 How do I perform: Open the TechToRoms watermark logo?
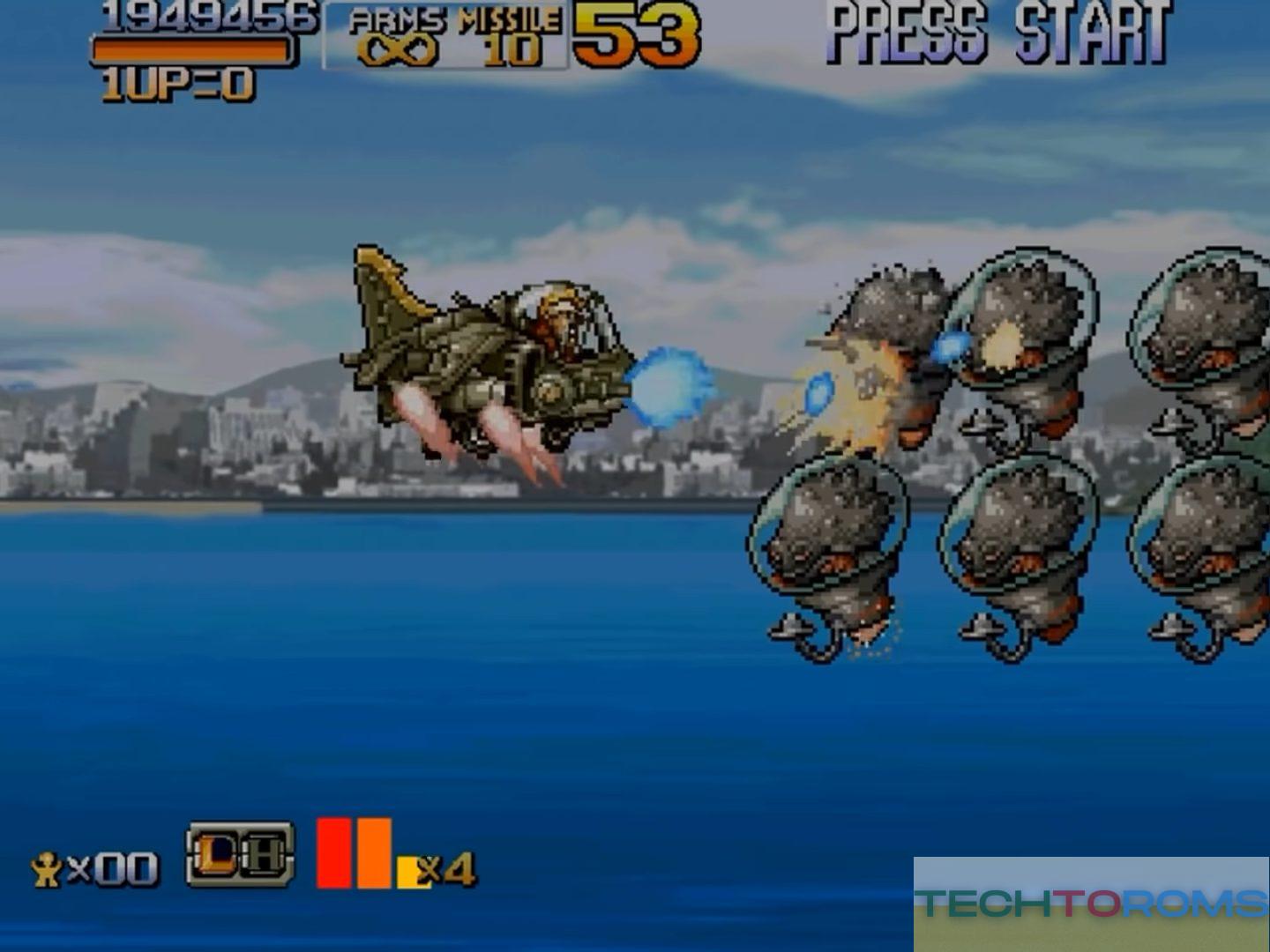1091,904
